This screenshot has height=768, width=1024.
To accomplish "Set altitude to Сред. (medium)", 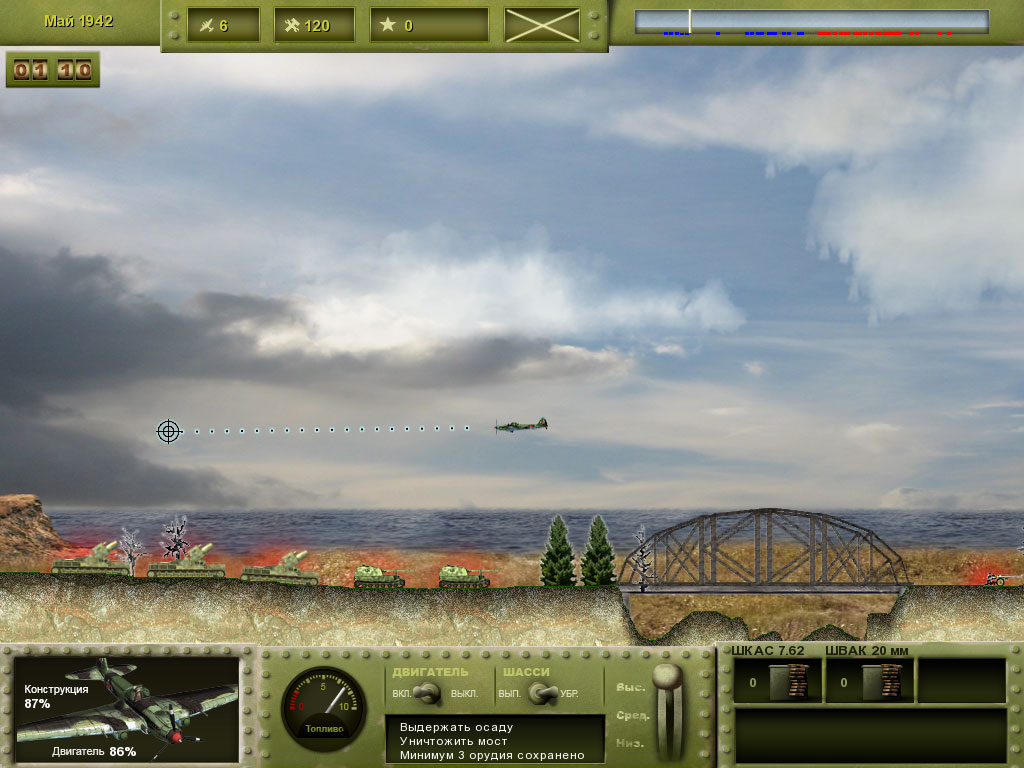I will click(x=632, y=716).
